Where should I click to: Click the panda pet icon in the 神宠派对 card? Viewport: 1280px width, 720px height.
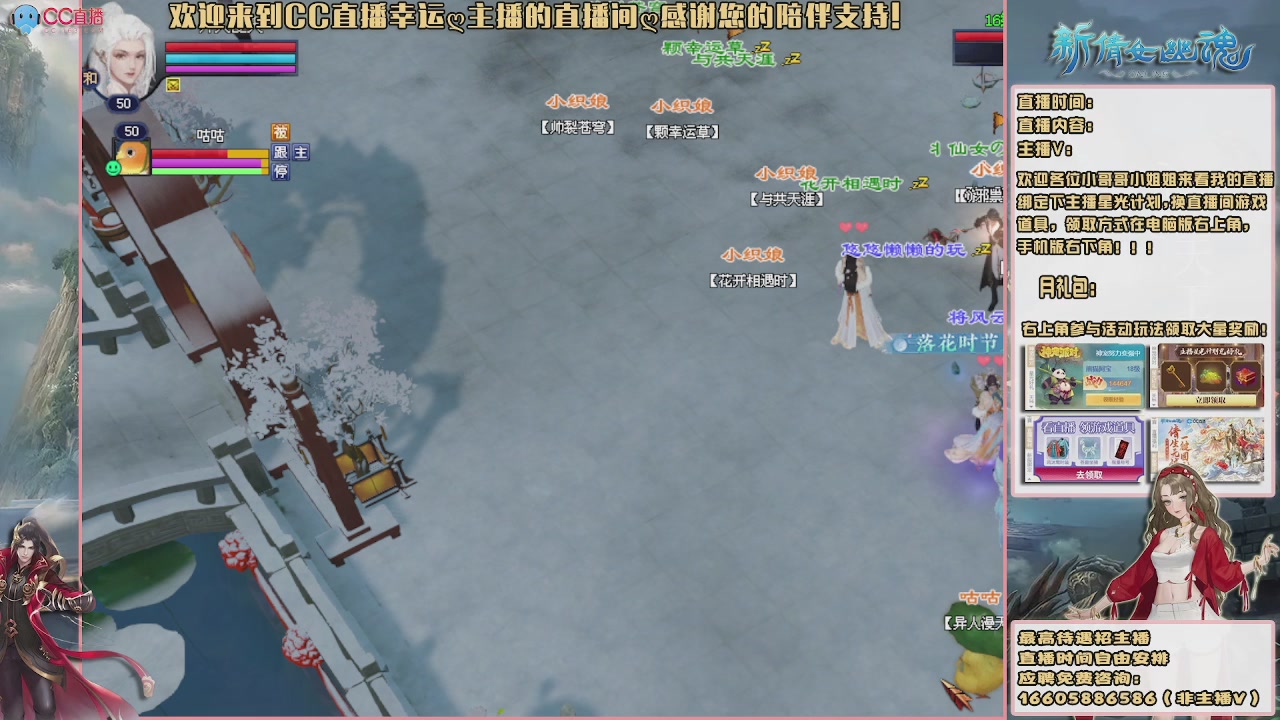pos(1060,382)
